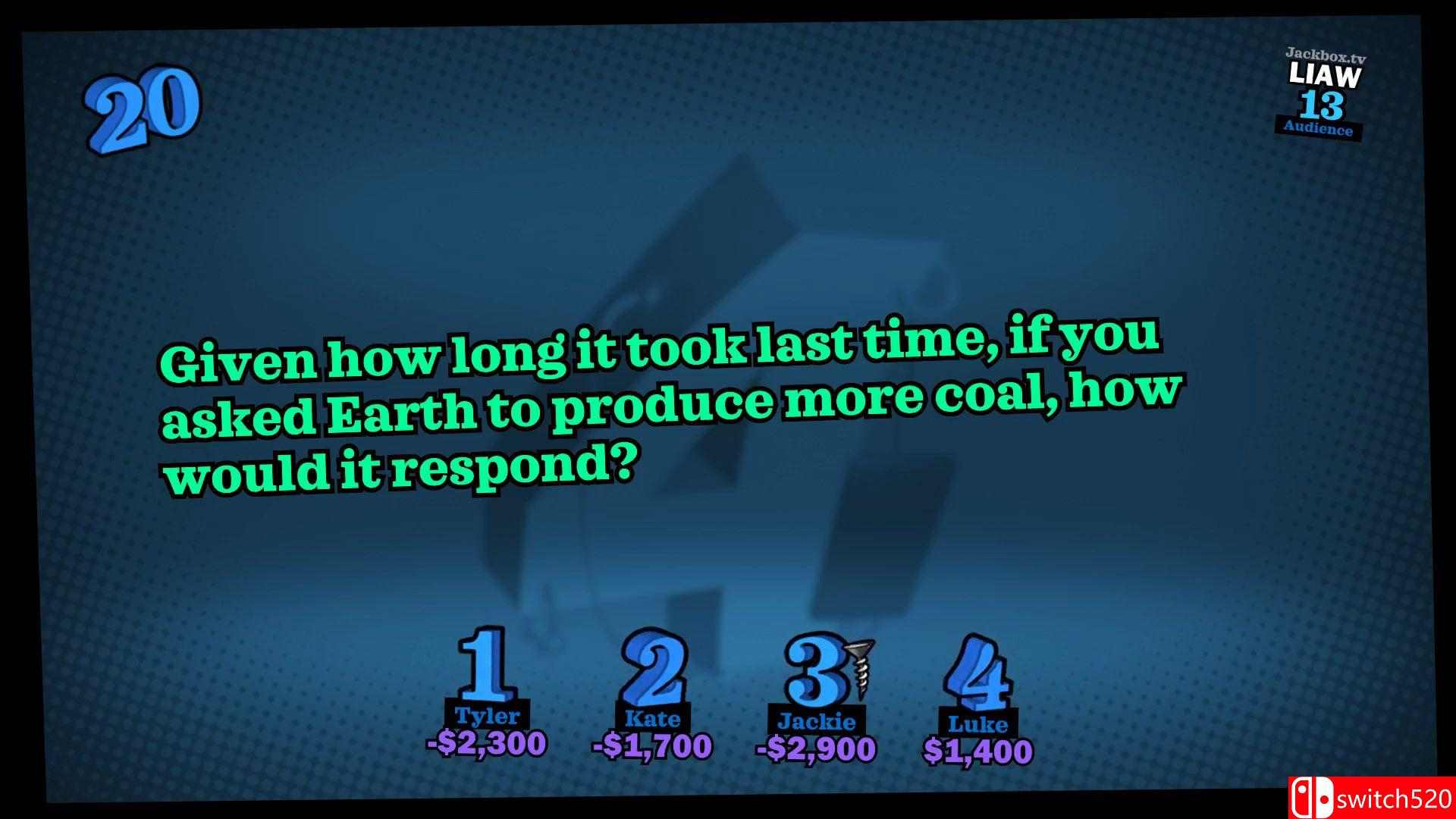The image size is (1456, 819).
Task: Click Luke's name button
Action: (x=979, y=724)
